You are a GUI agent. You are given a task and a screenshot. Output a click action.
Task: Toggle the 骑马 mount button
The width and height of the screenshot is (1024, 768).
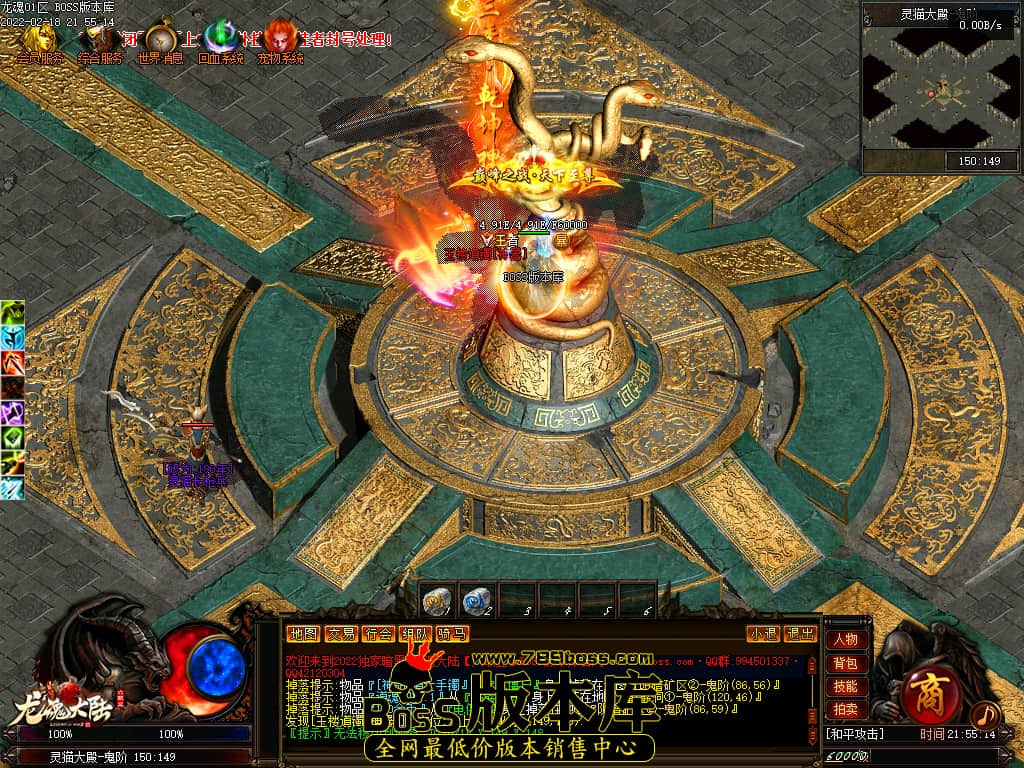453,633
